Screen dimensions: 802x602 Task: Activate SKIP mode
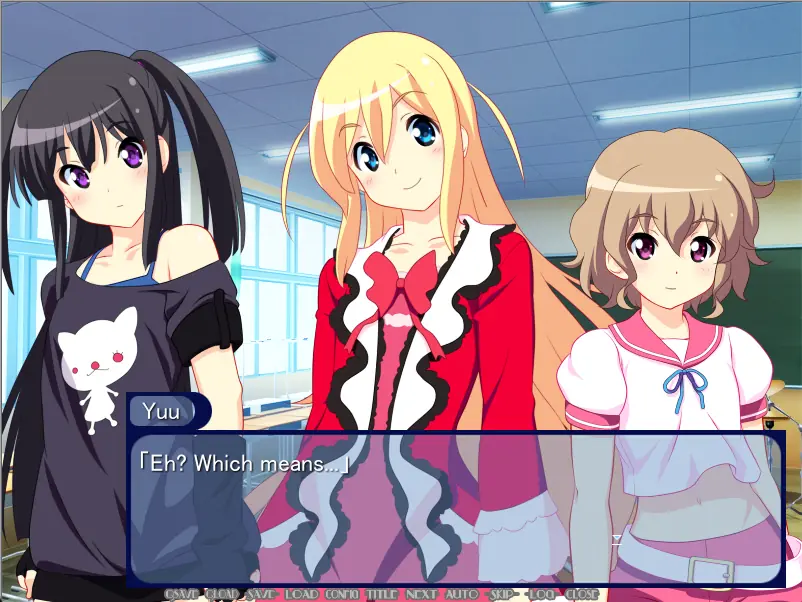(x=501, y=594)
